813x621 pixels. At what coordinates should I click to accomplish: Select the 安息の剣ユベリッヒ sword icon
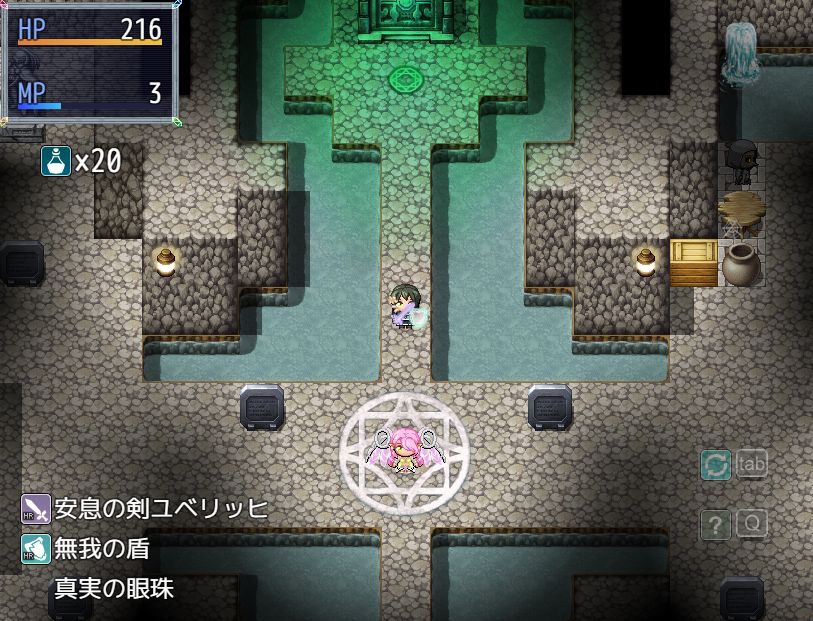pyautogui.click(x=36, y=509)
